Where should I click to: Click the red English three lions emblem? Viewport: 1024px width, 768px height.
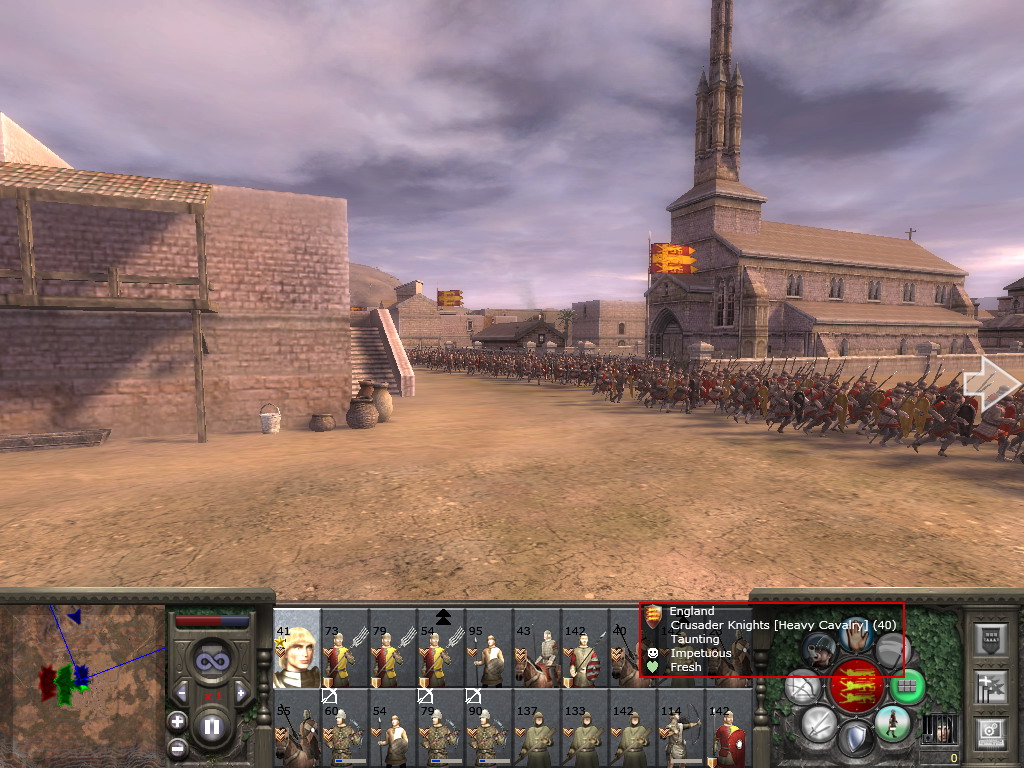point(855,685)
